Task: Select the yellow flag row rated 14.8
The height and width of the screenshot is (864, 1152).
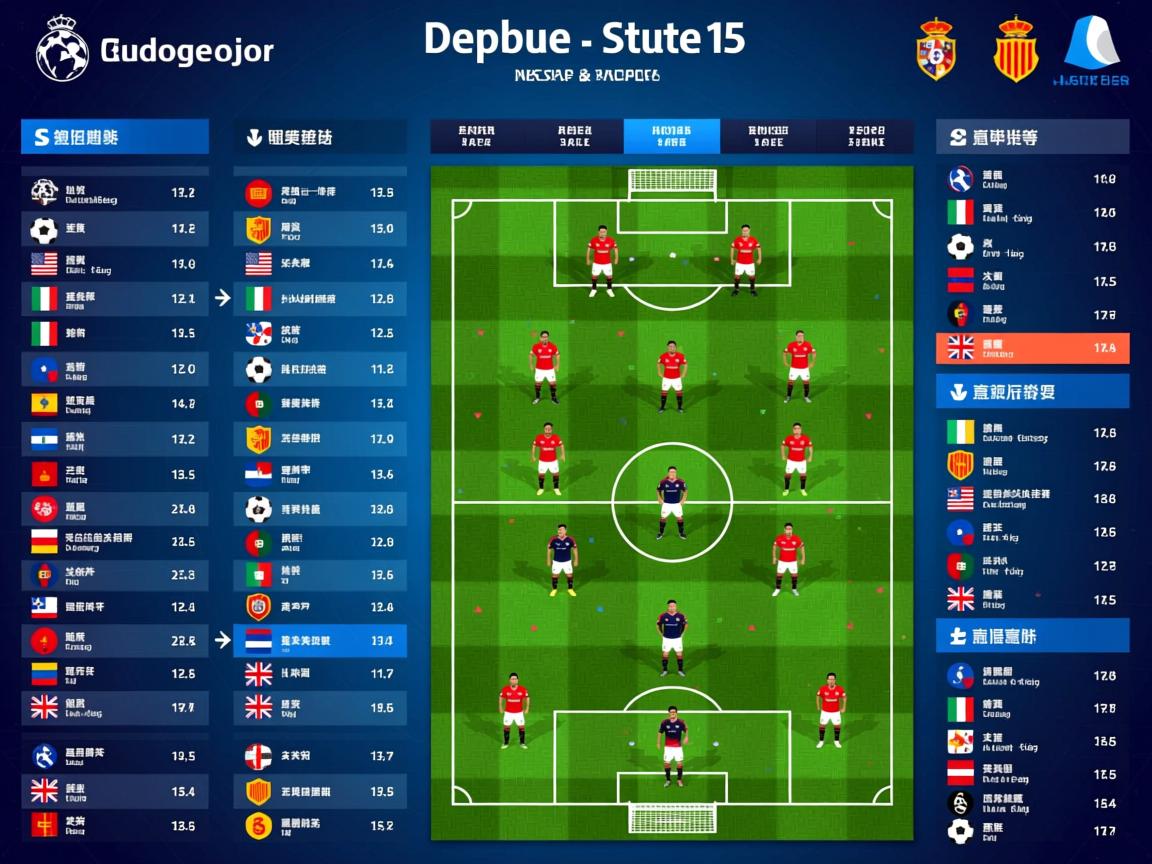Action: [x=115, y=404]
